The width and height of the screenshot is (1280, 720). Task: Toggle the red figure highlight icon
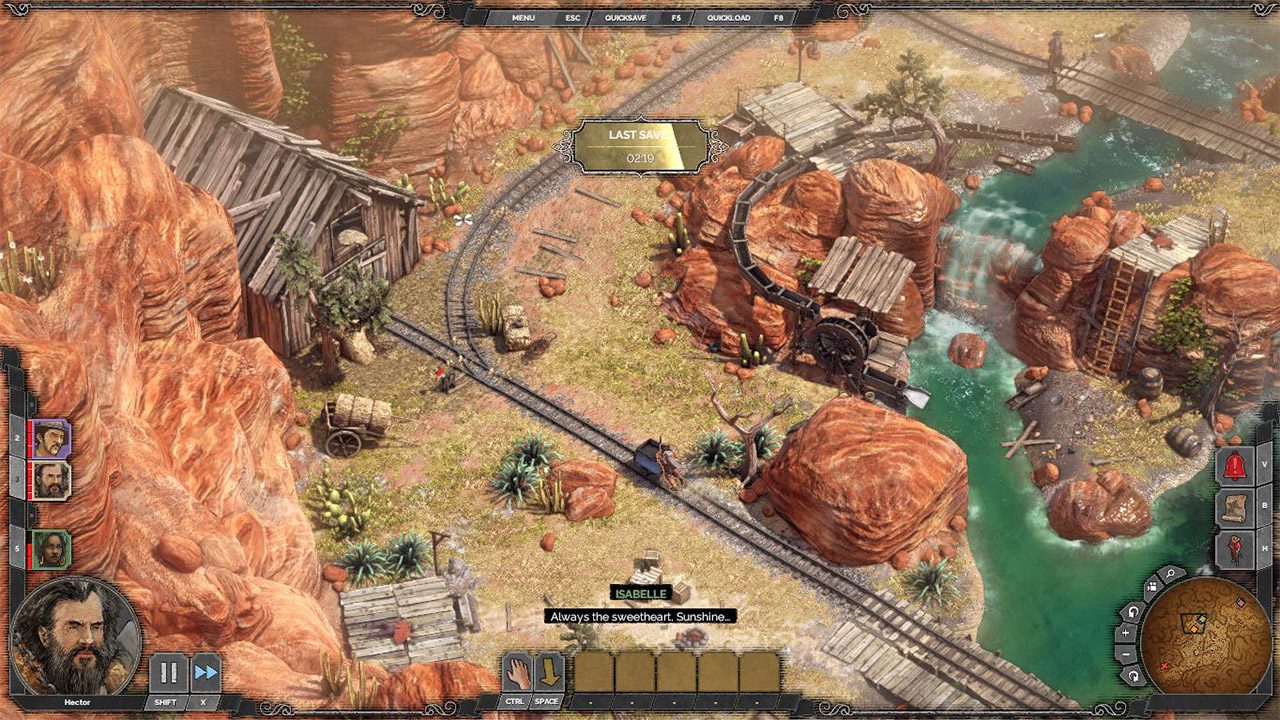coord(1234,548)
